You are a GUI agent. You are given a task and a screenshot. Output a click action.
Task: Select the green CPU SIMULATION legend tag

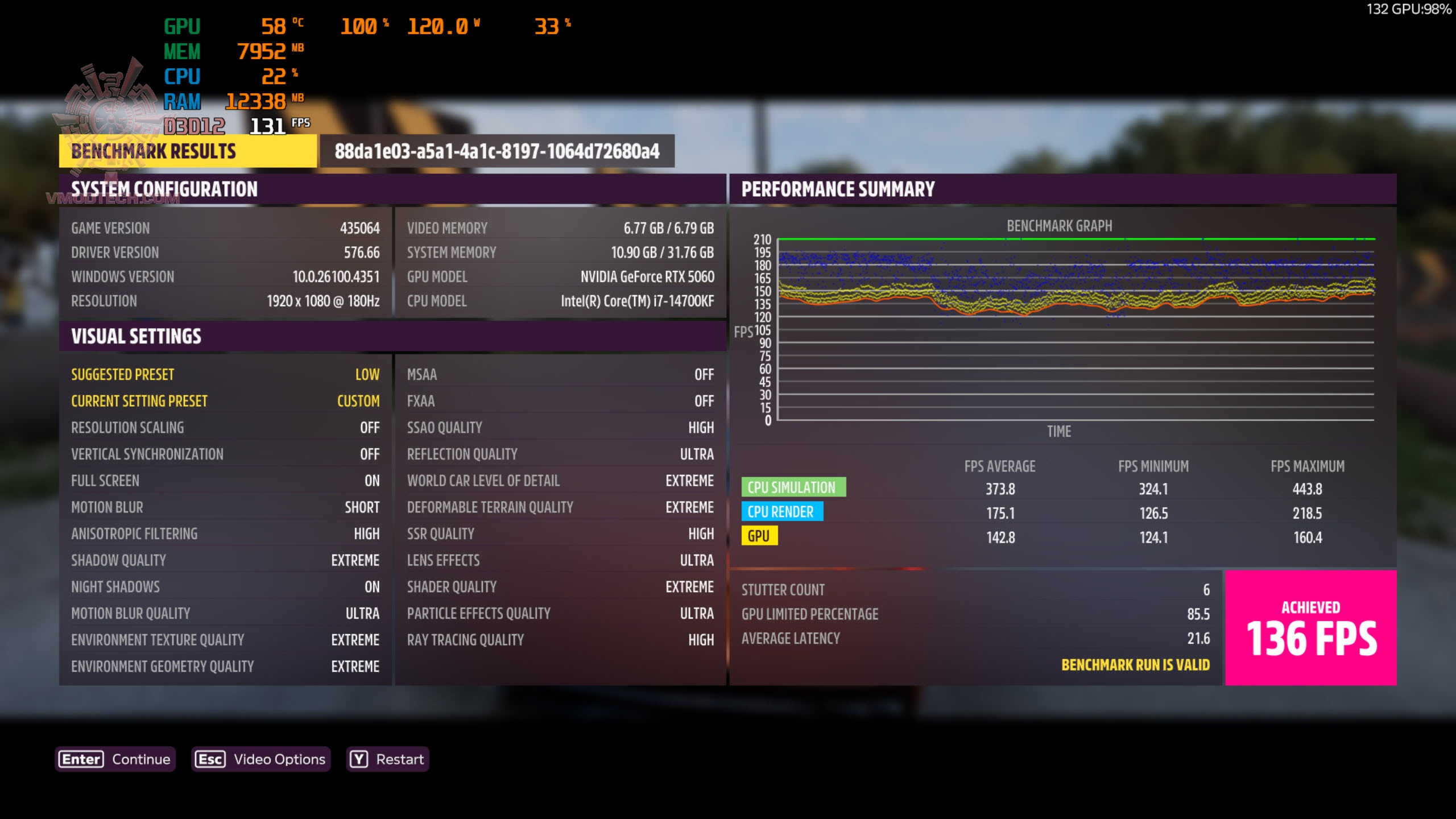click(x=794, y=487)
